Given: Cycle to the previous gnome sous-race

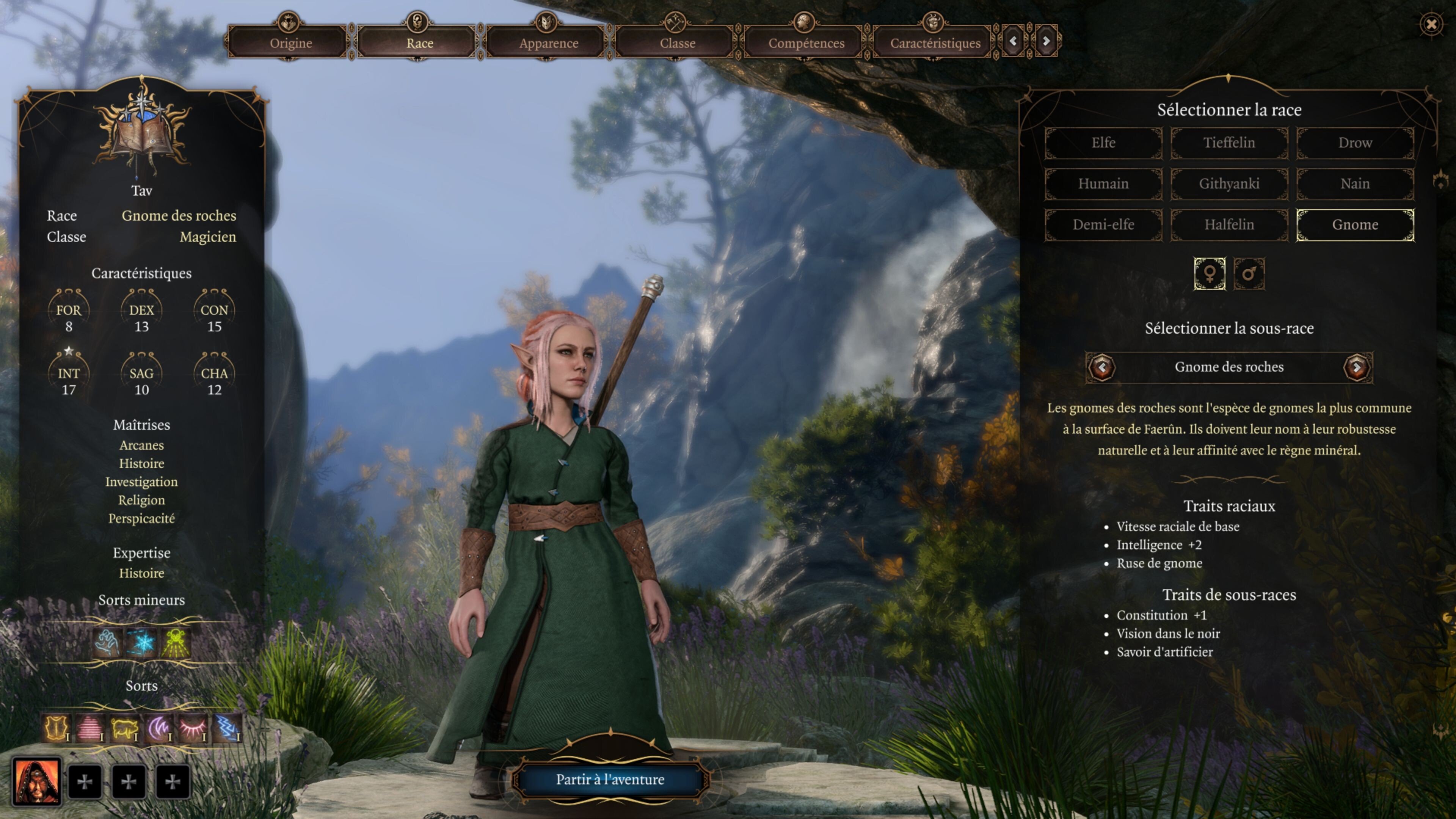Looking at the screenshot, I should pos(1101,367).
